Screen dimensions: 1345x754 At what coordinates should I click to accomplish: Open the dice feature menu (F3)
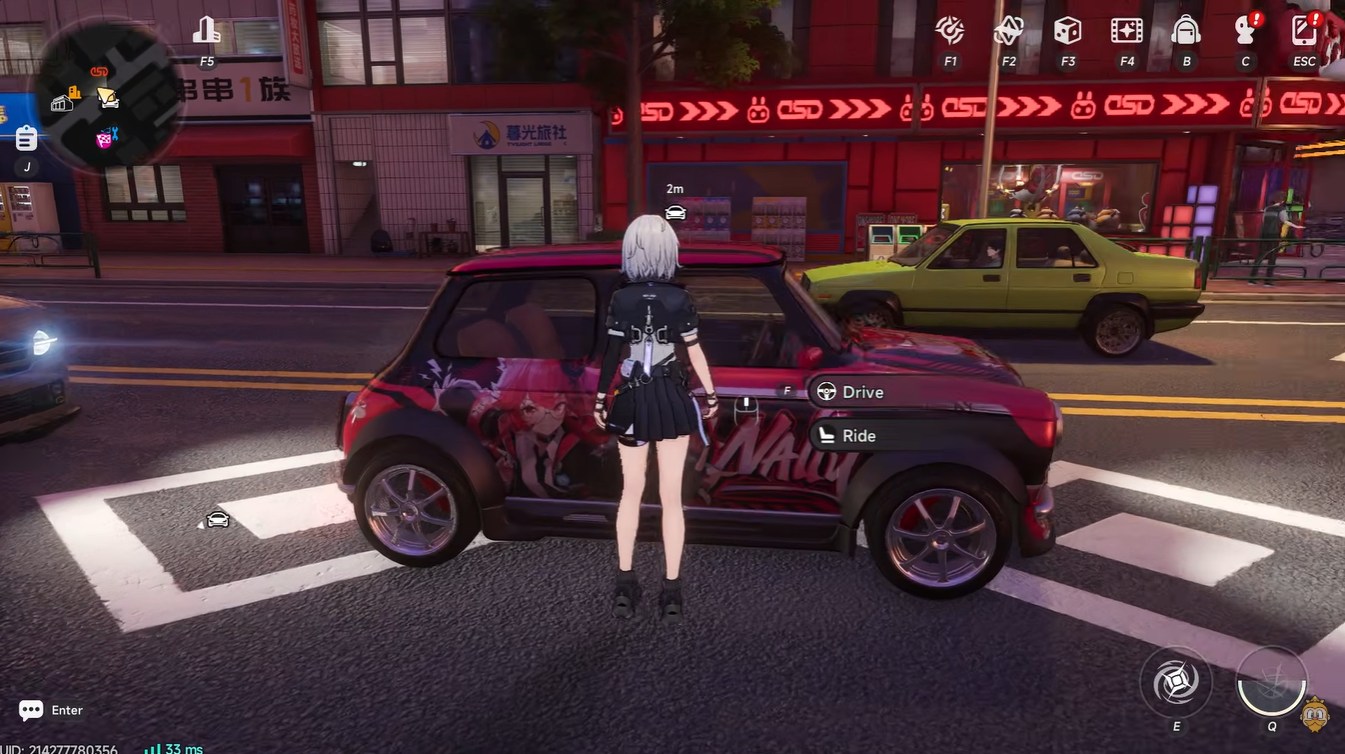coord(1067,32)
